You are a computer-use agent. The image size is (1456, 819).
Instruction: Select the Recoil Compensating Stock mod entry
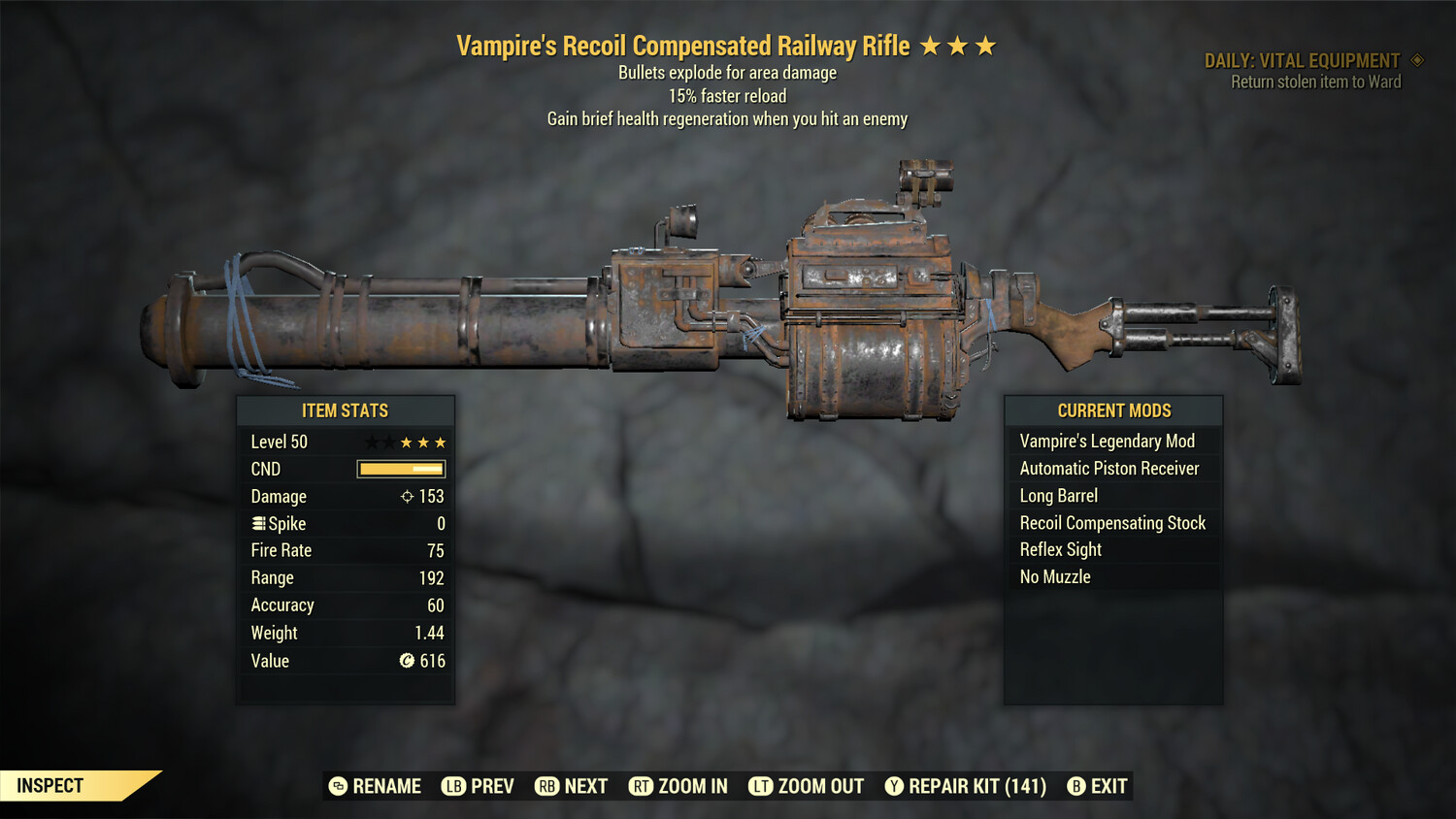1112,522
